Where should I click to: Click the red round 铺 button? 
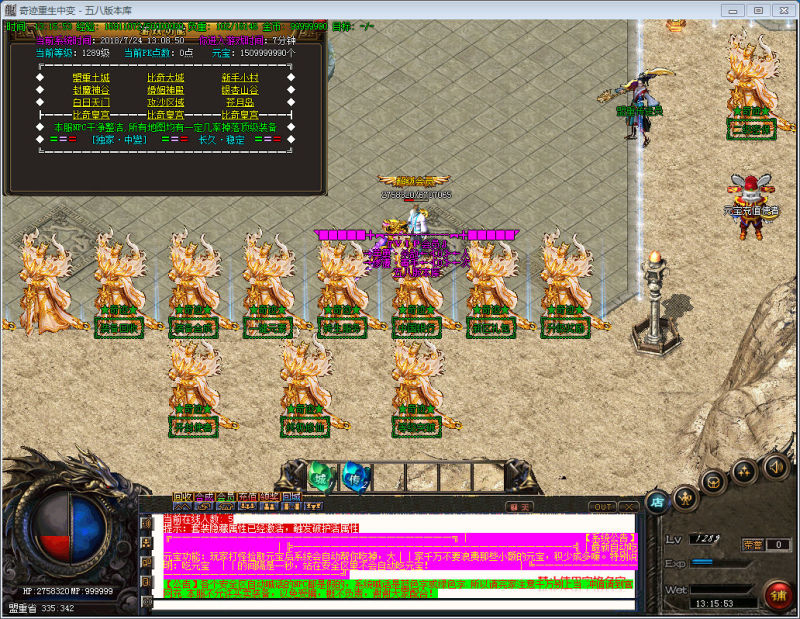(776, 592)
